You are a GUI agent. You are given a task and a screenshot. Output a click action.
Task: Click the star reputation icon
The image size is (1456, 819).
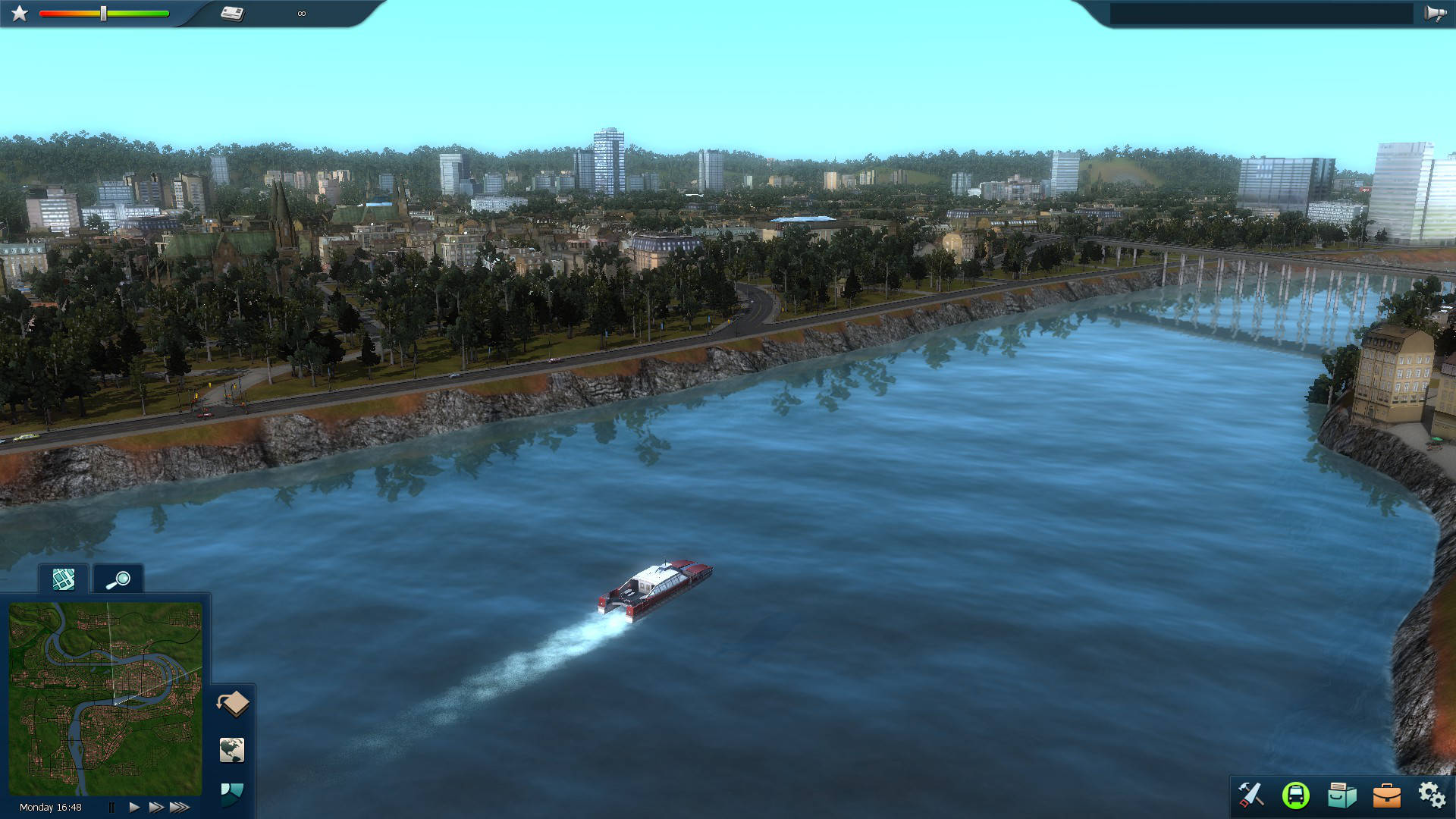20,14
